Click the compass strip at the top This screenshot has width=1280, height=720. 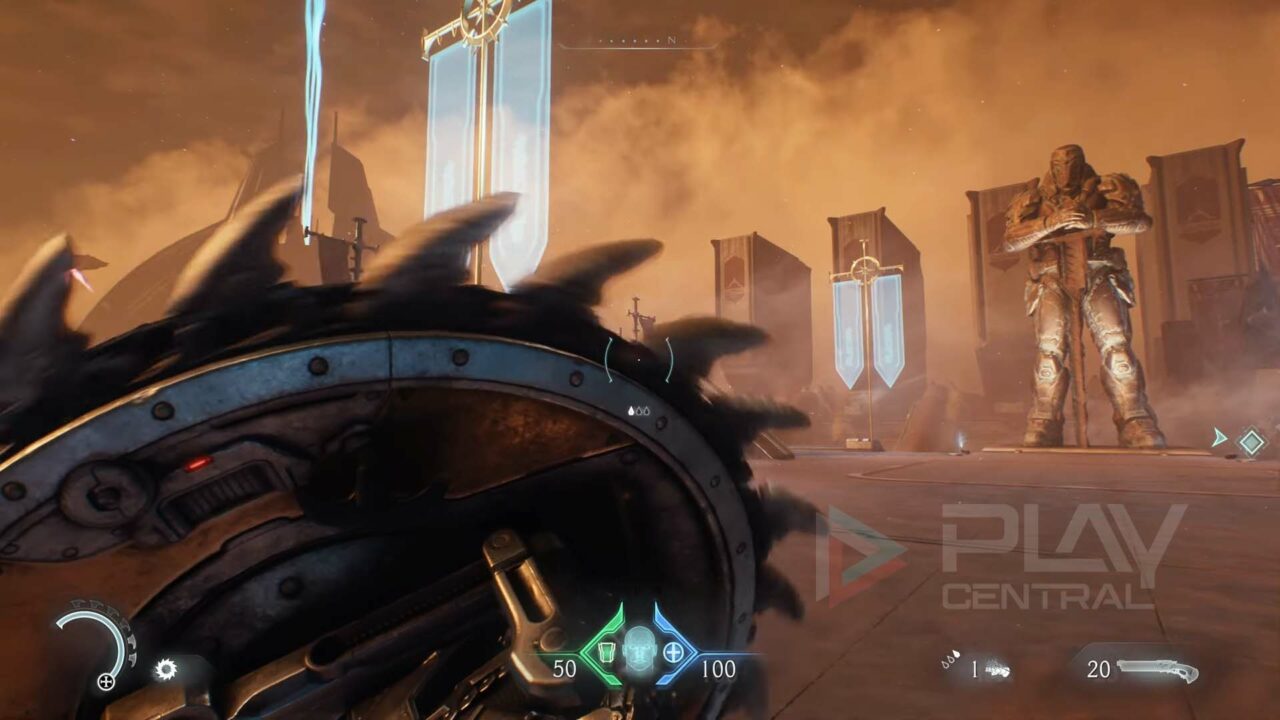click(x=638, y=43)
